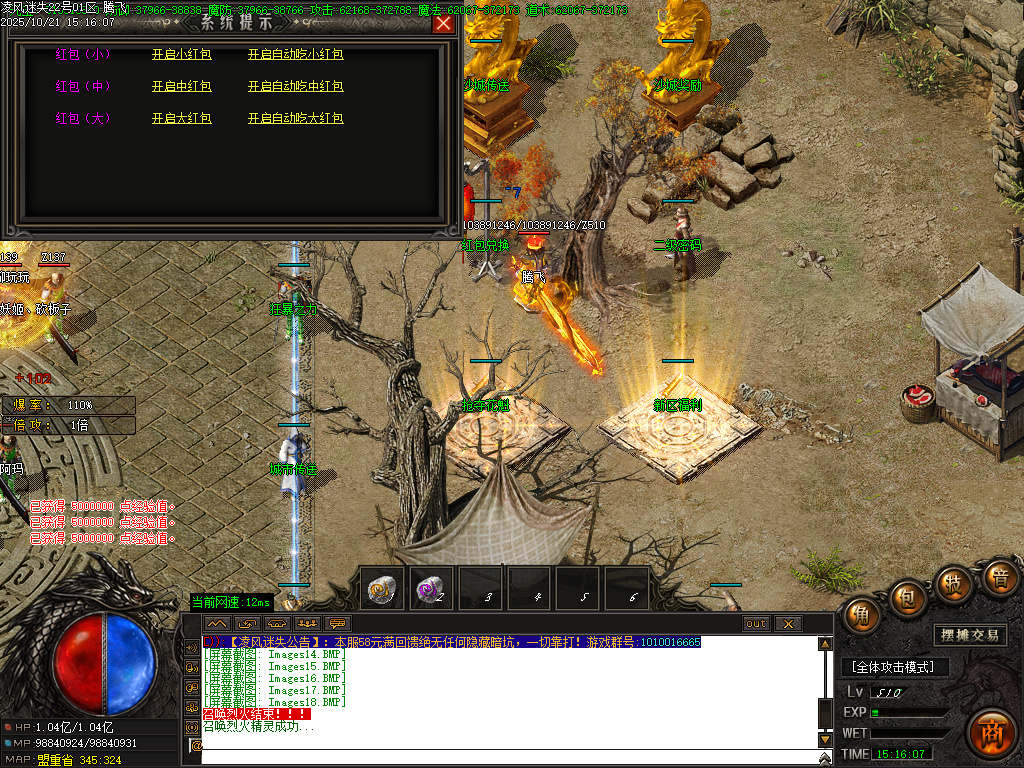This screenshot has width=1024, height=768.
Task: Click the 开启小红包 link
Action: click(181, 55)
